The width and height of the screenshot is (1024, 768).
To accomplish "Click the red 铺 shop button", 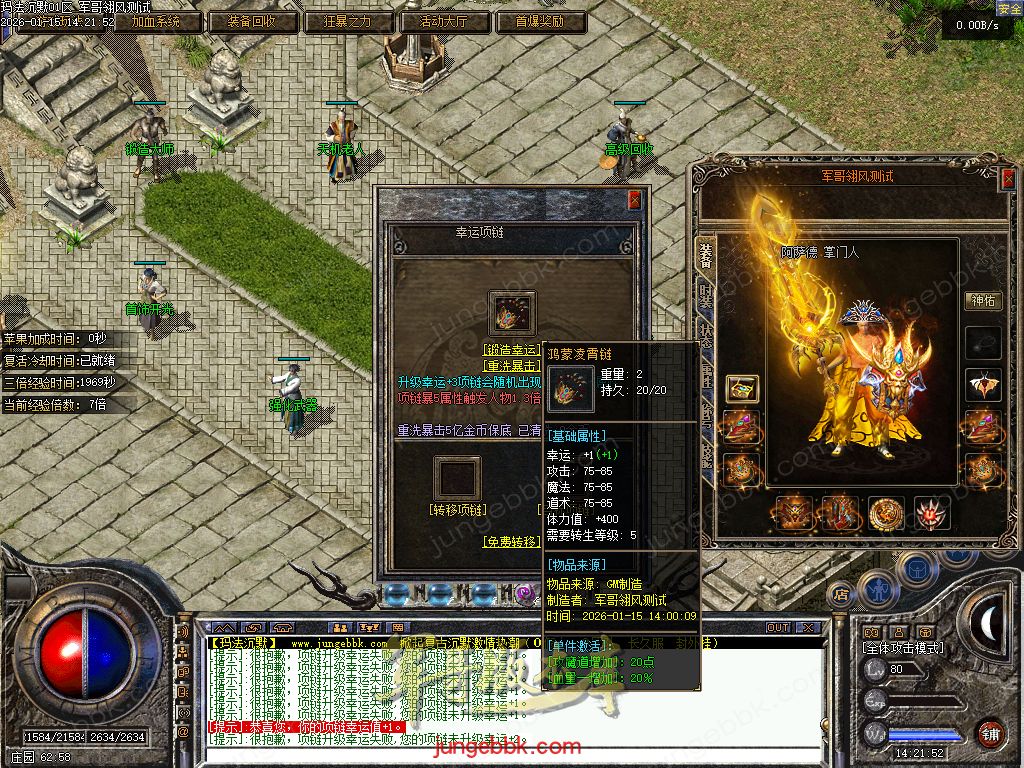I will point(989,733).
